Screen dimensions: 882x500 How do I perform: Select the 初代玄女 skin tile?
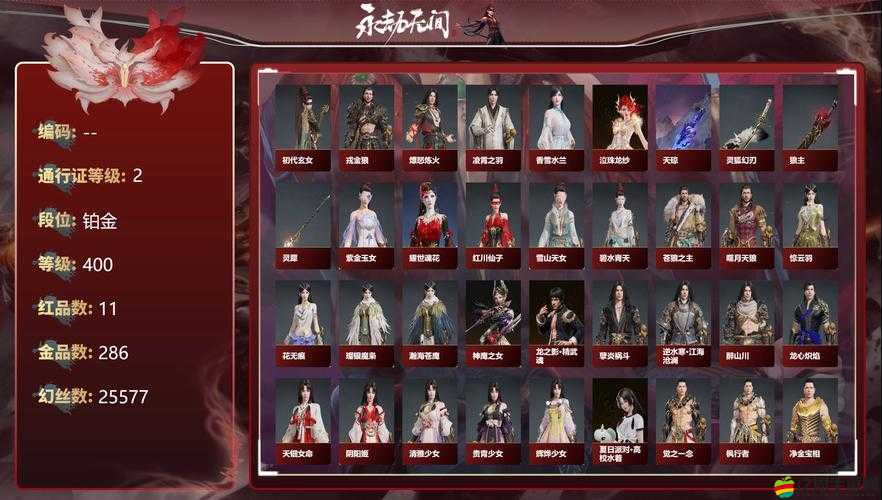click(303, 125)
